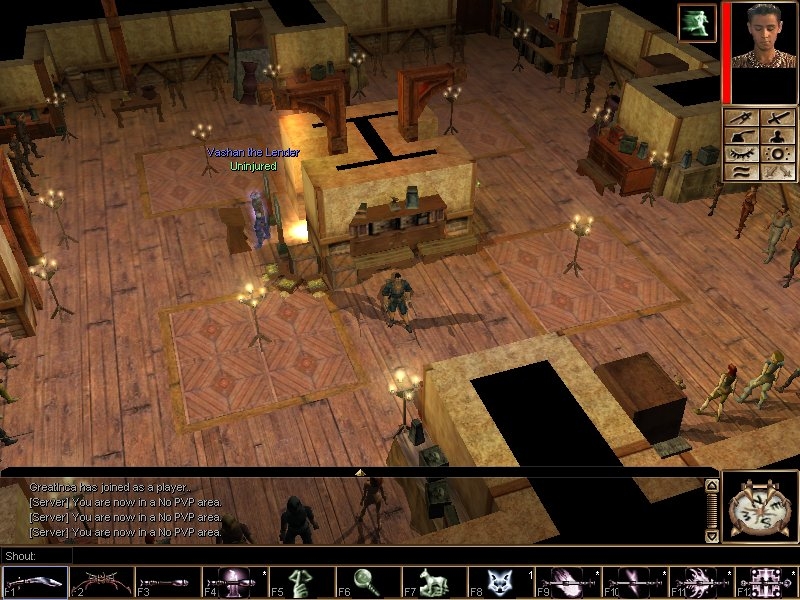The height and width of the screenshot is (600, 800).
Task: Select the F8 cat face quickslot
Action: pos(502,582)
